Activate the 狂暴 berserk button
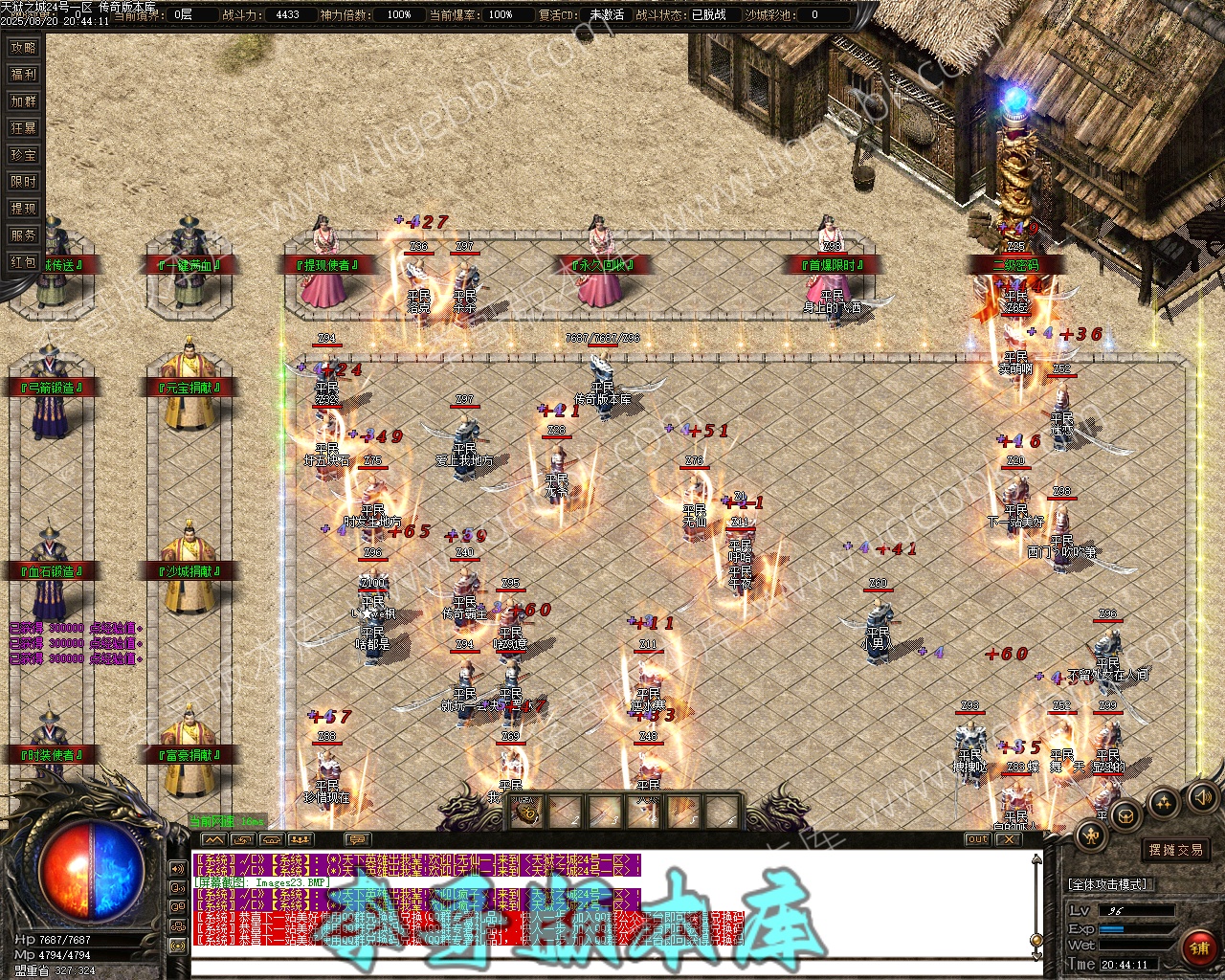 pyautogui.click(x=23, y=127)
